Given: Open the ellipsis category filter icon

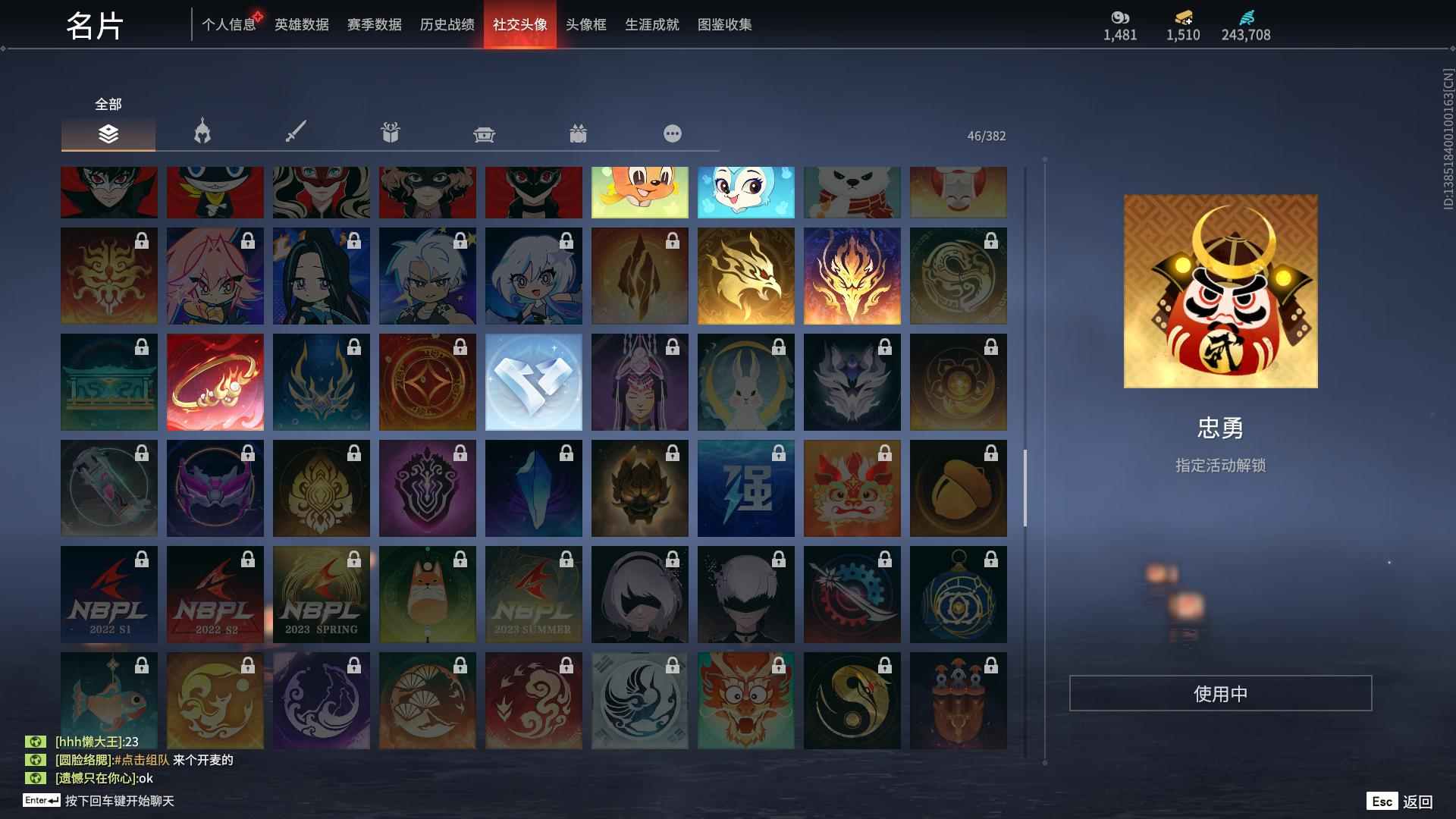Looking at the screenshot, I should (x=672, y=133).
